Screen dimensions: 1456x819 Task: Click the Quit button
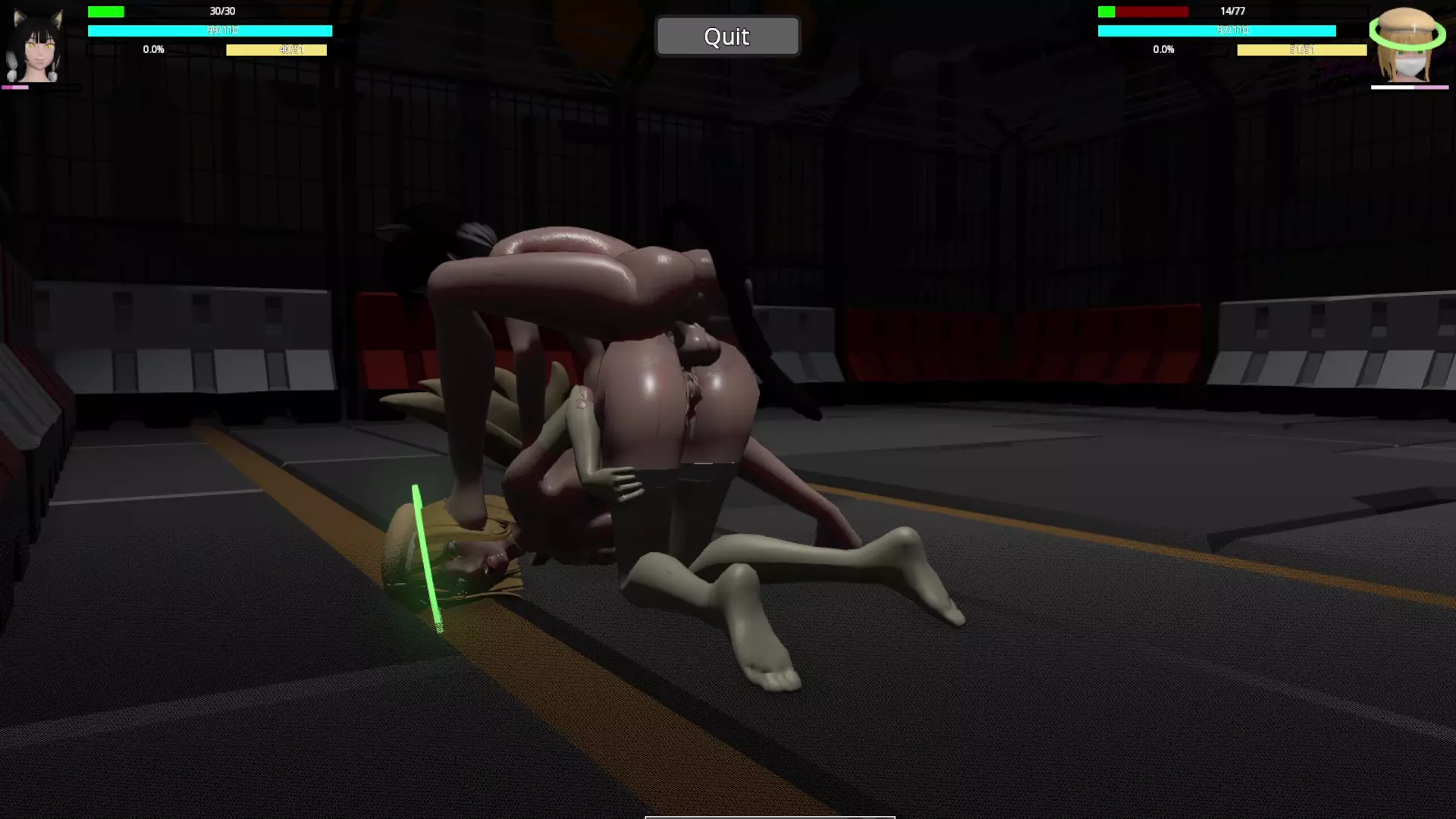pos(726,36)
